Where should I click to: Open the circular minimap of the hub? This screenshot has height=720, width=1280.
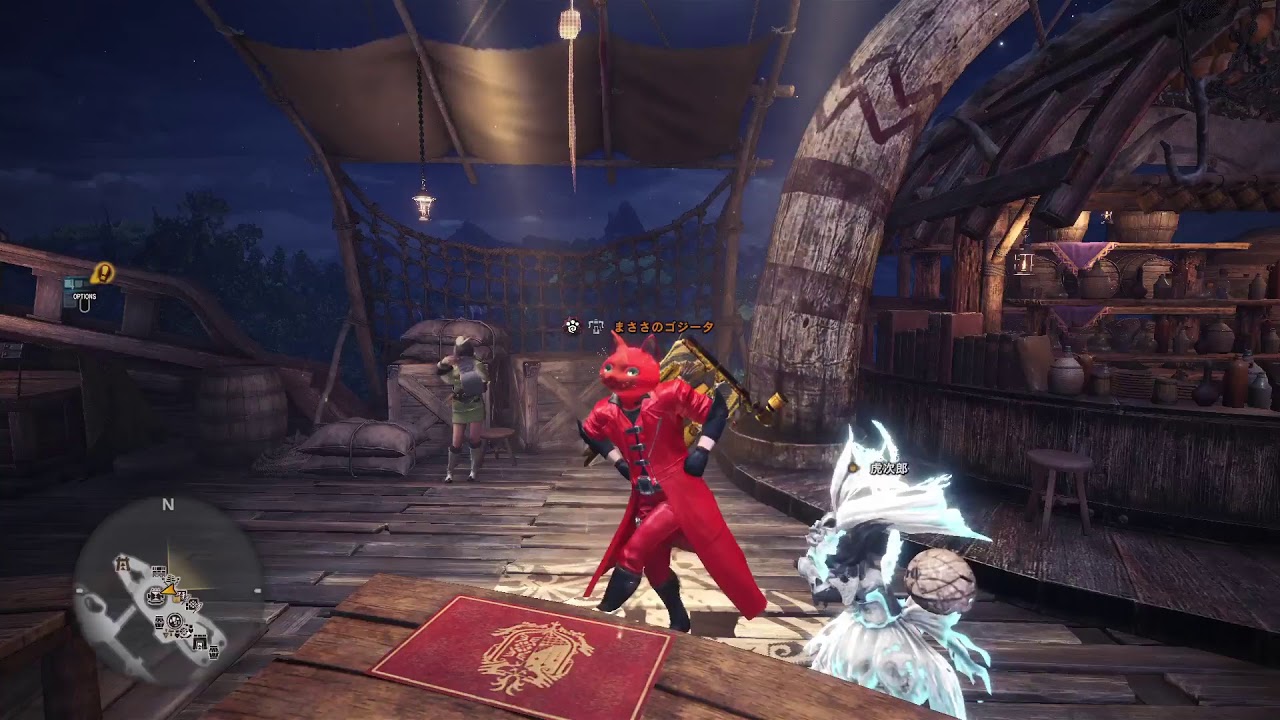(167, 592)
